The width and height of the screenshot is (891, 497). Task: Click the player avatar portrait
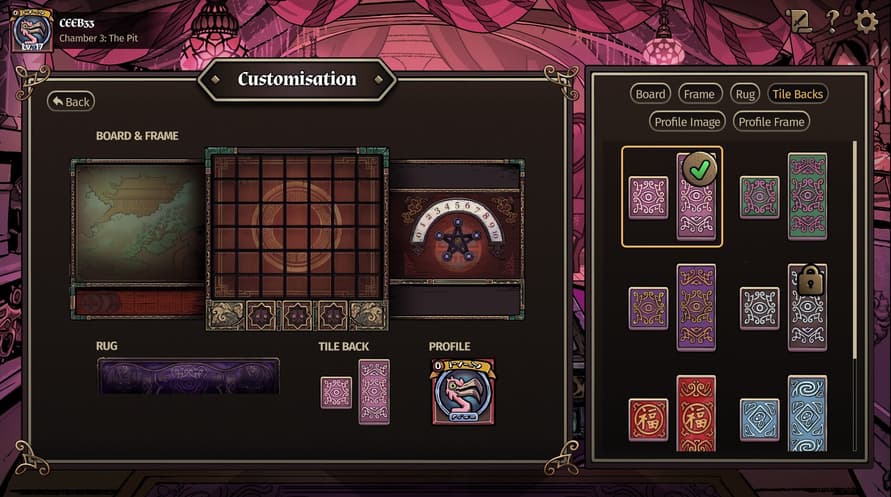[x=32, y=30]
